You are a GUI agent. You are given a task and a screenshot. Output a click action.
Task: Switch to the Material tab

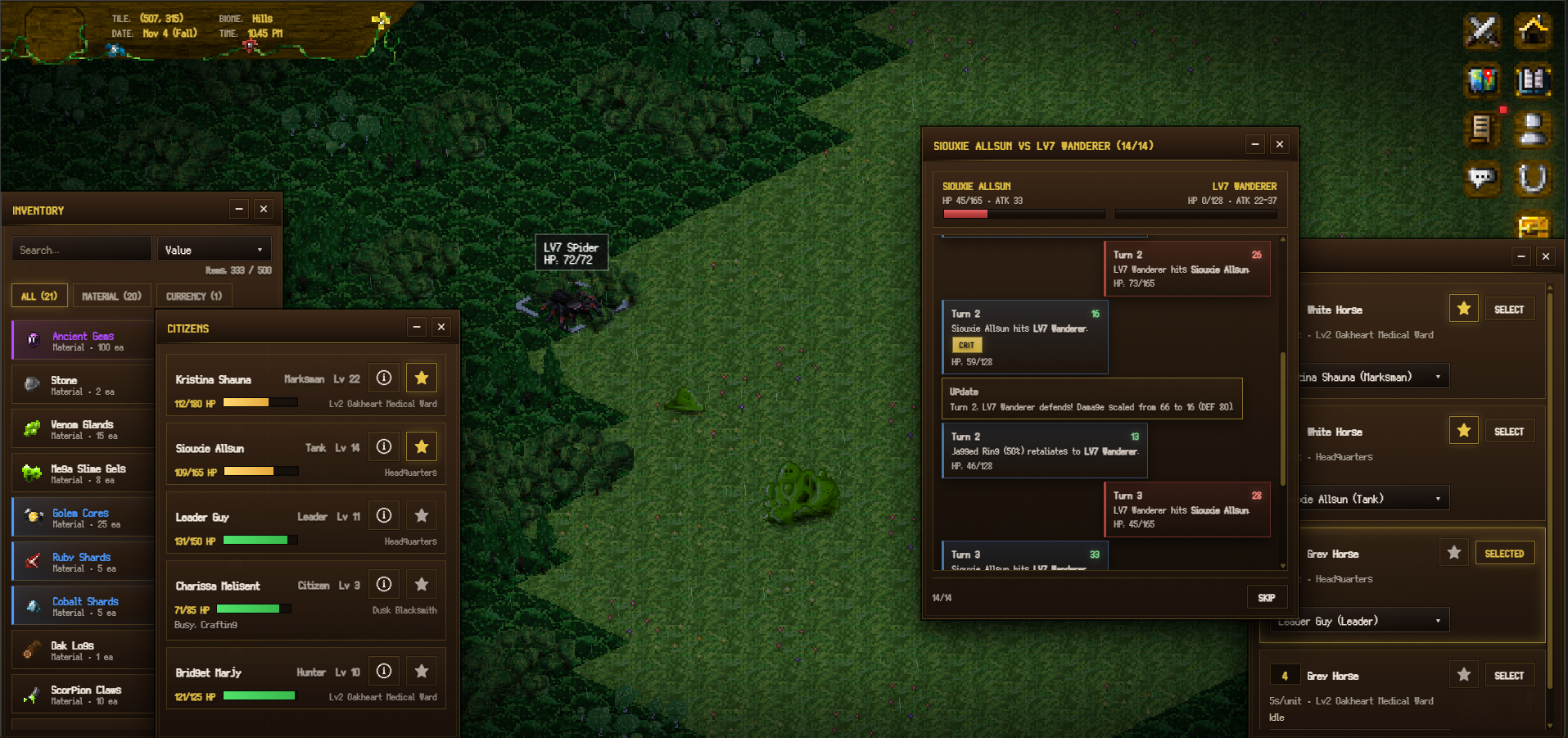[111, 296]
